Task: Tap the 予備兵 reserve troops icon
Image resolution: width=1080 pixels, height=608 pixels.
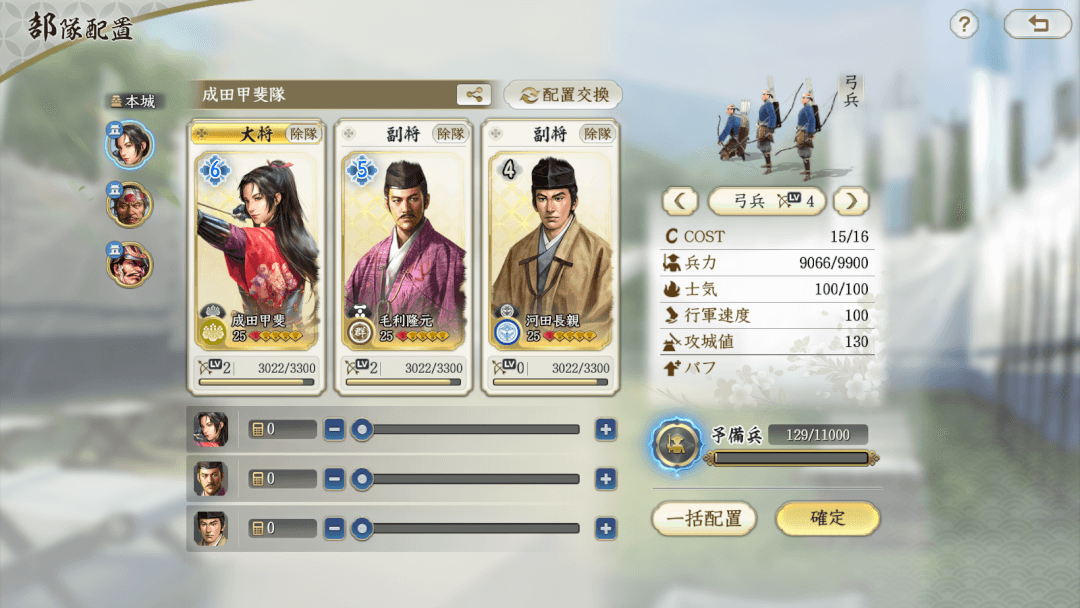Action: click(x=676, y=445)
